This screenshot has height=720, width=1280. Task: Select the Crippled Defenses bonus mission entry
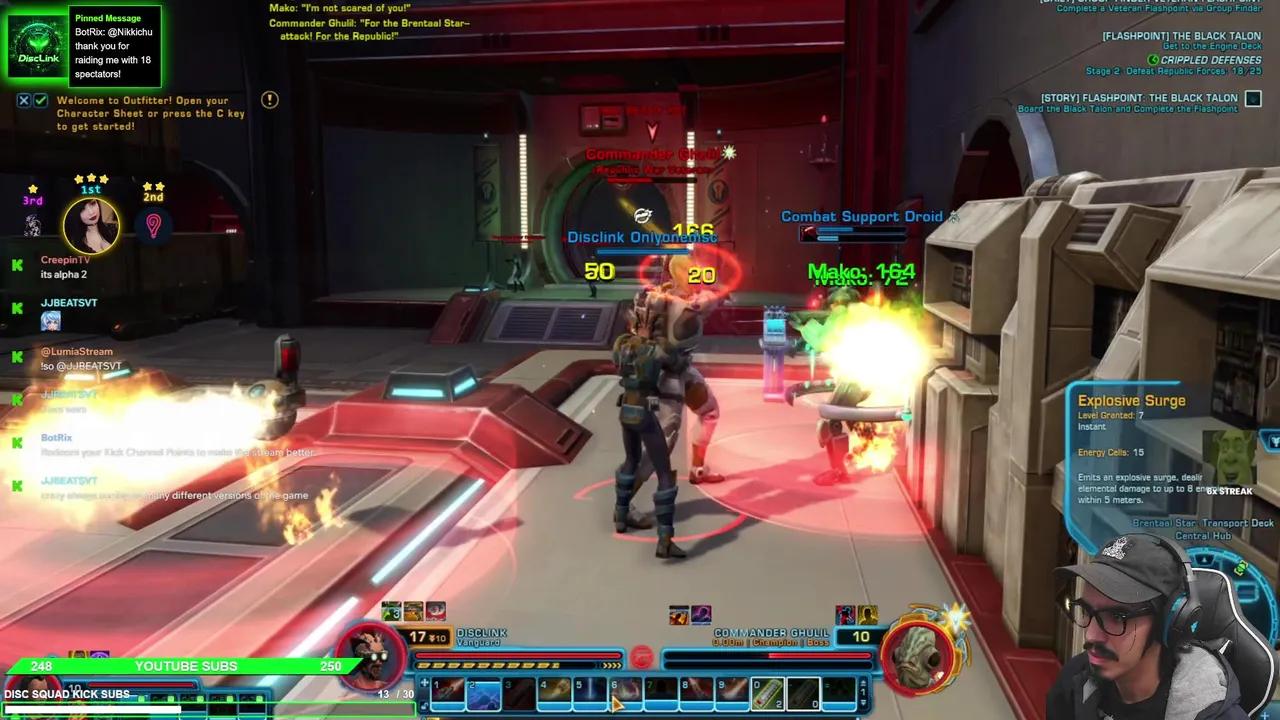tap(1209, 60)
